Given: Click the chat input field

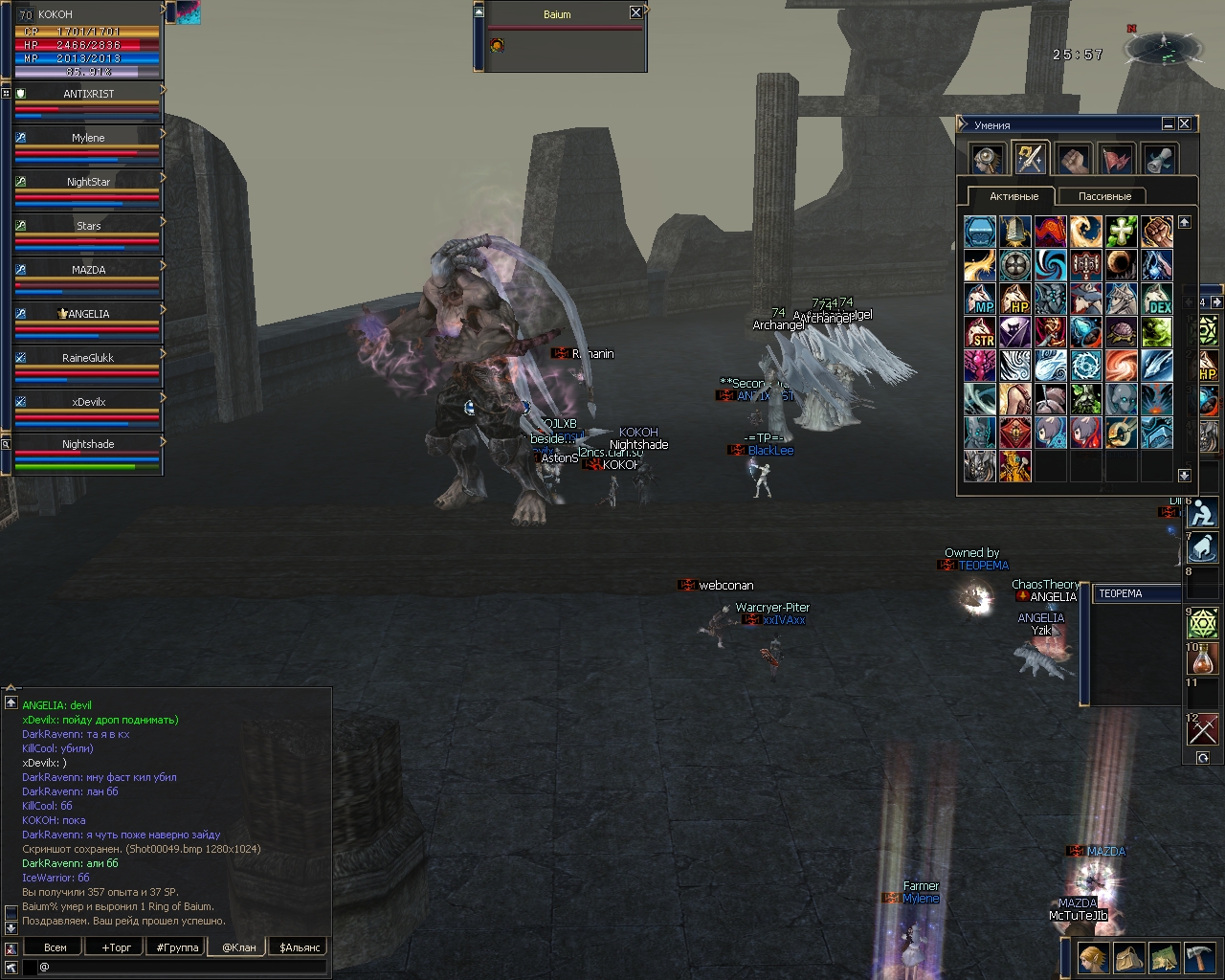Looking at the screenshot, I should (182, 968).
